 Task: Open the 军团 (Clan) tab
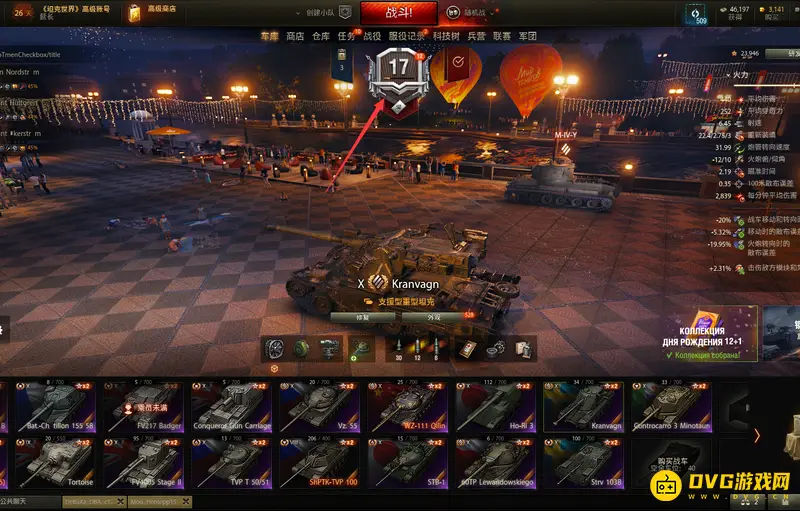(528, 36)
